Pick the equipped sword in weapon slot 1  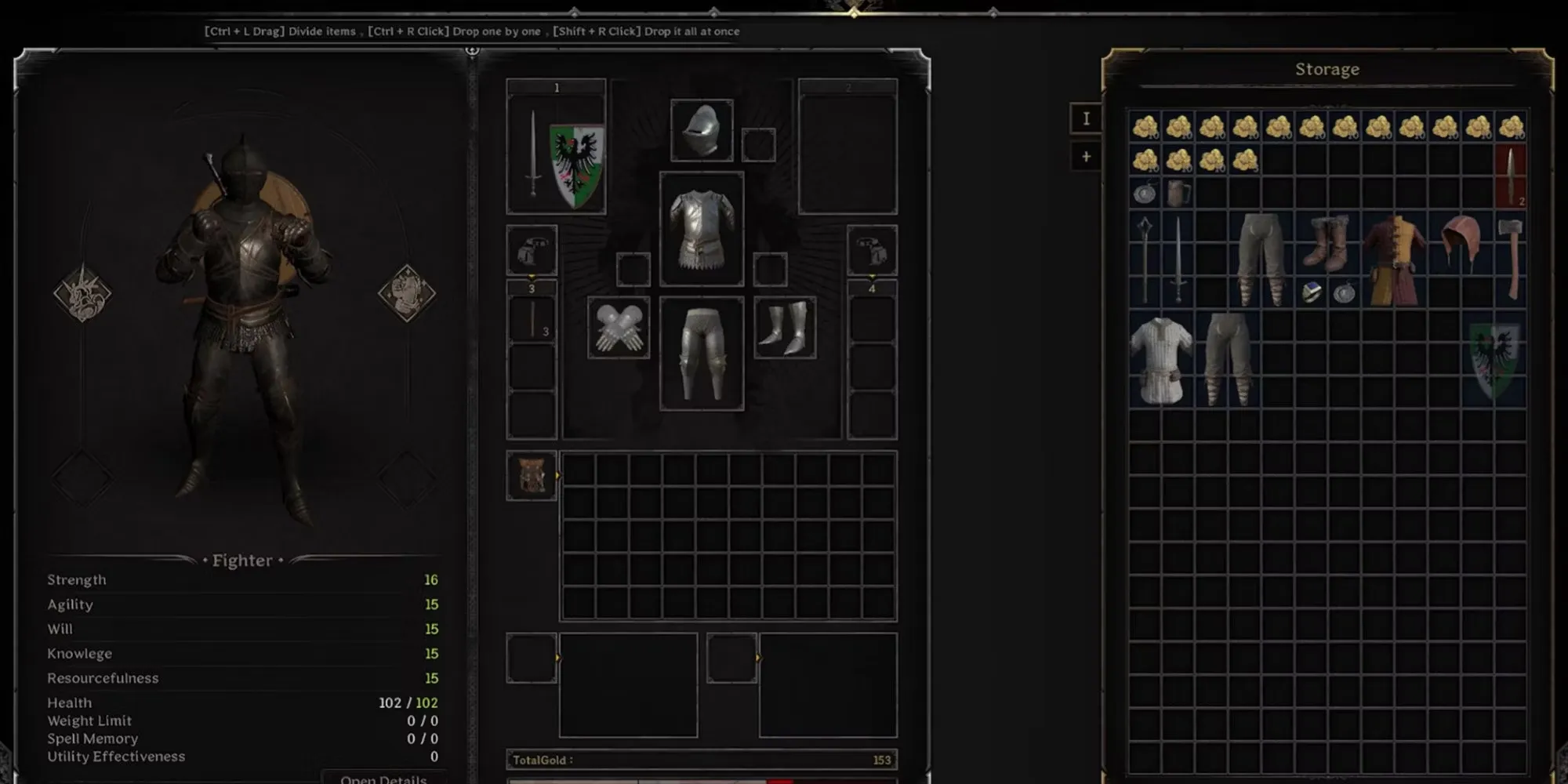533,154
